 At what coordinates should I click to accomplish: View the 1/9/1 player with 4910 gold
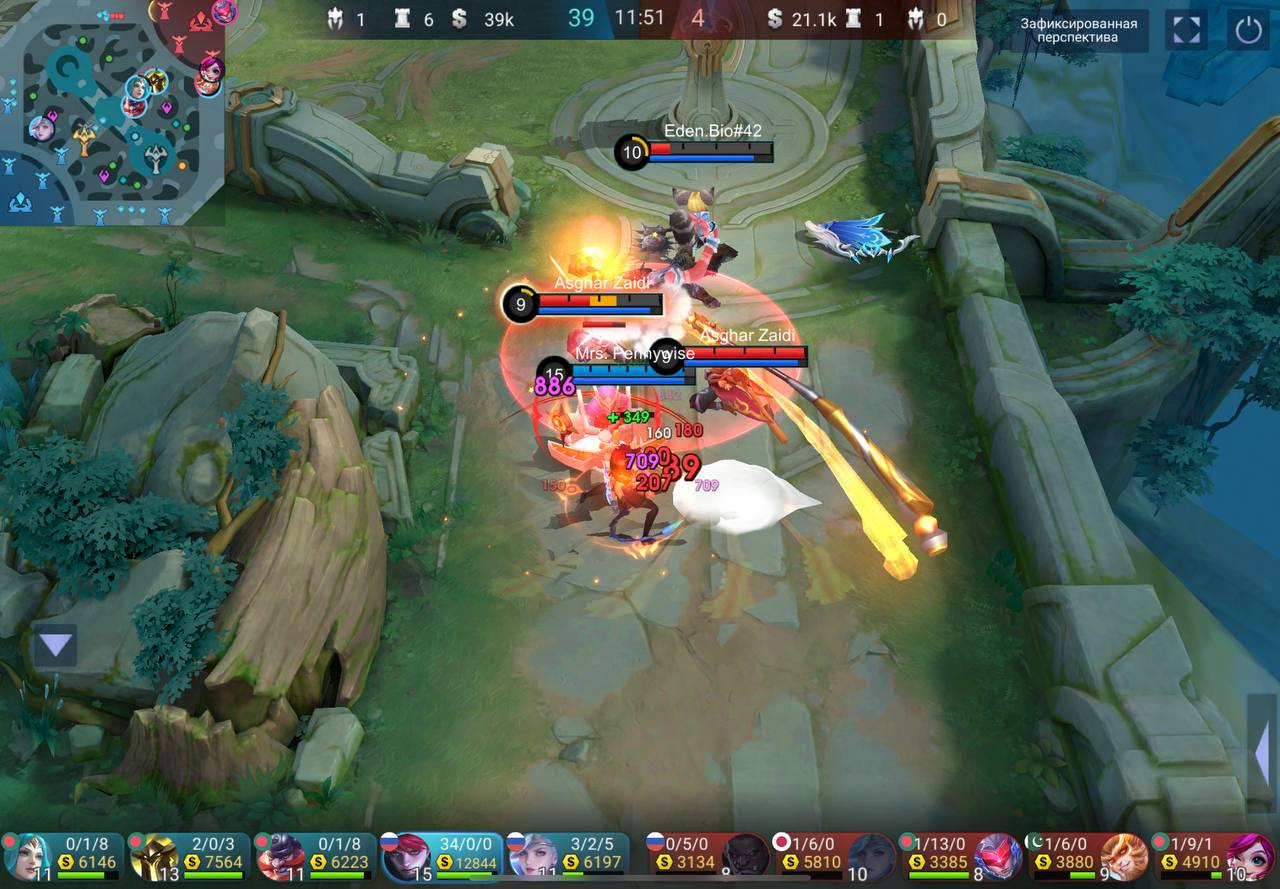[x=1213, y=856]
